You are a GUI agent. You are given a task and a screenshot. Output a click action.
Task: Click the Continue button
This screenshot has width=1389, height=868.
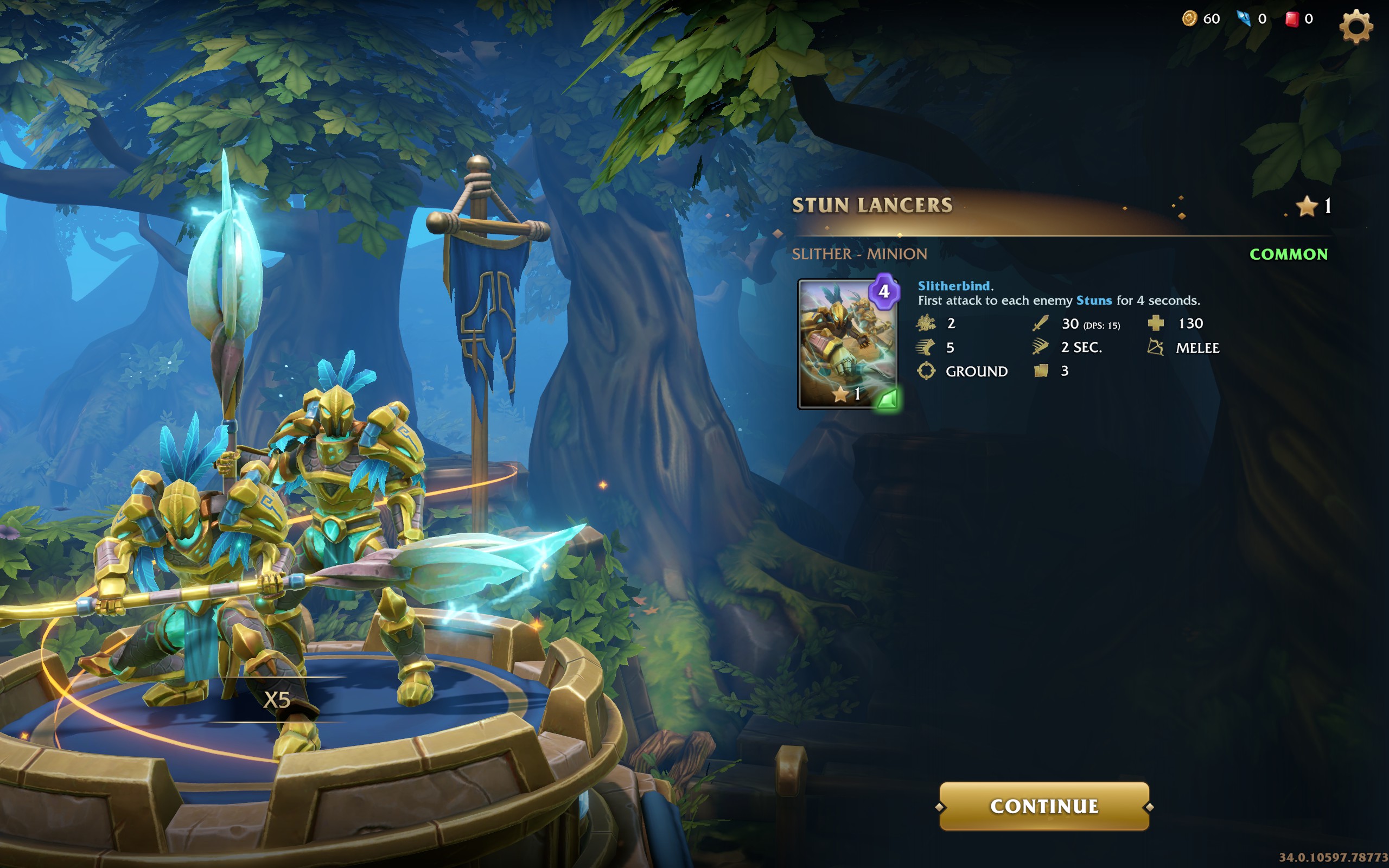coord(1043,806)
